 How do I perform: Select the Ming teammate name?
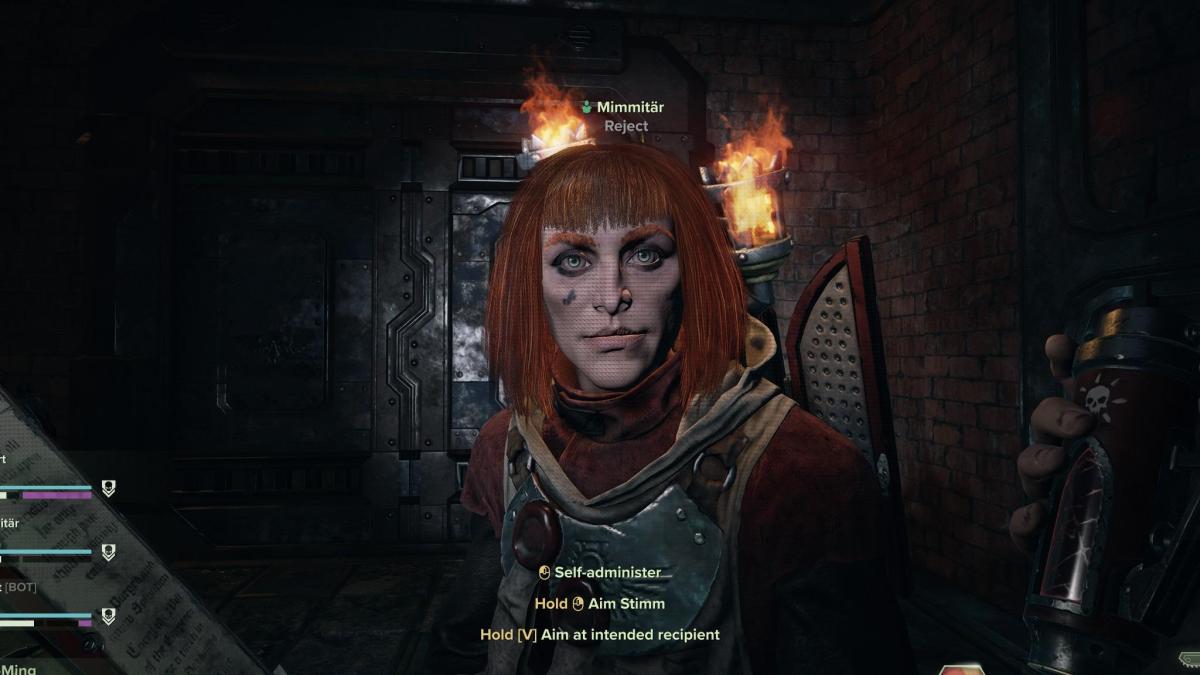(x=20, y=668)
